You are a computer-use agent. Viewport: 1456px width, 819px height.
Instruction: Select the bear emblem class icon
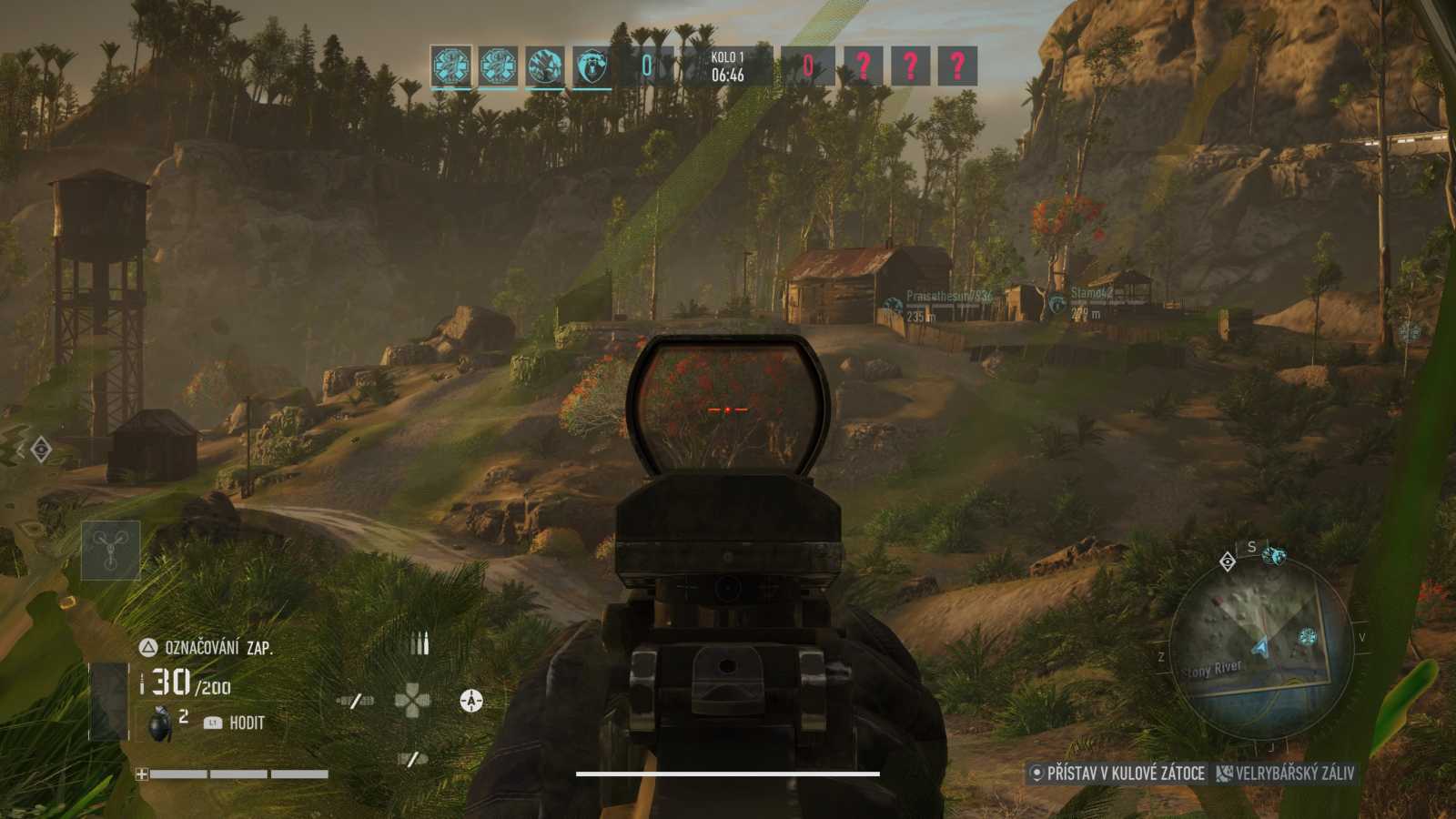593,65
